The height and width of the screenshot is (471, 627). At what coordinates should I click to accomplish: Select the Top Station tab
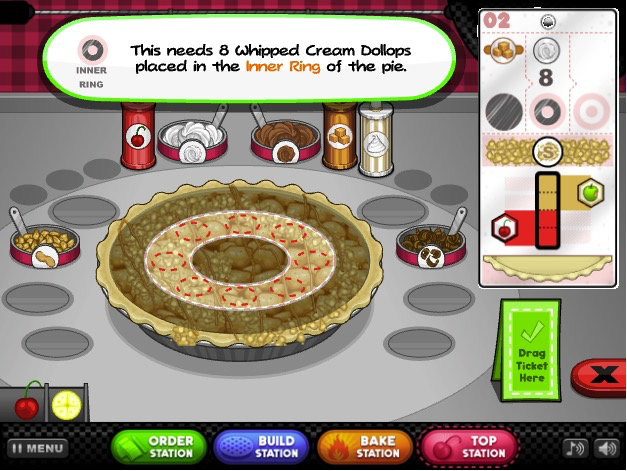click(x=470, y=447)
